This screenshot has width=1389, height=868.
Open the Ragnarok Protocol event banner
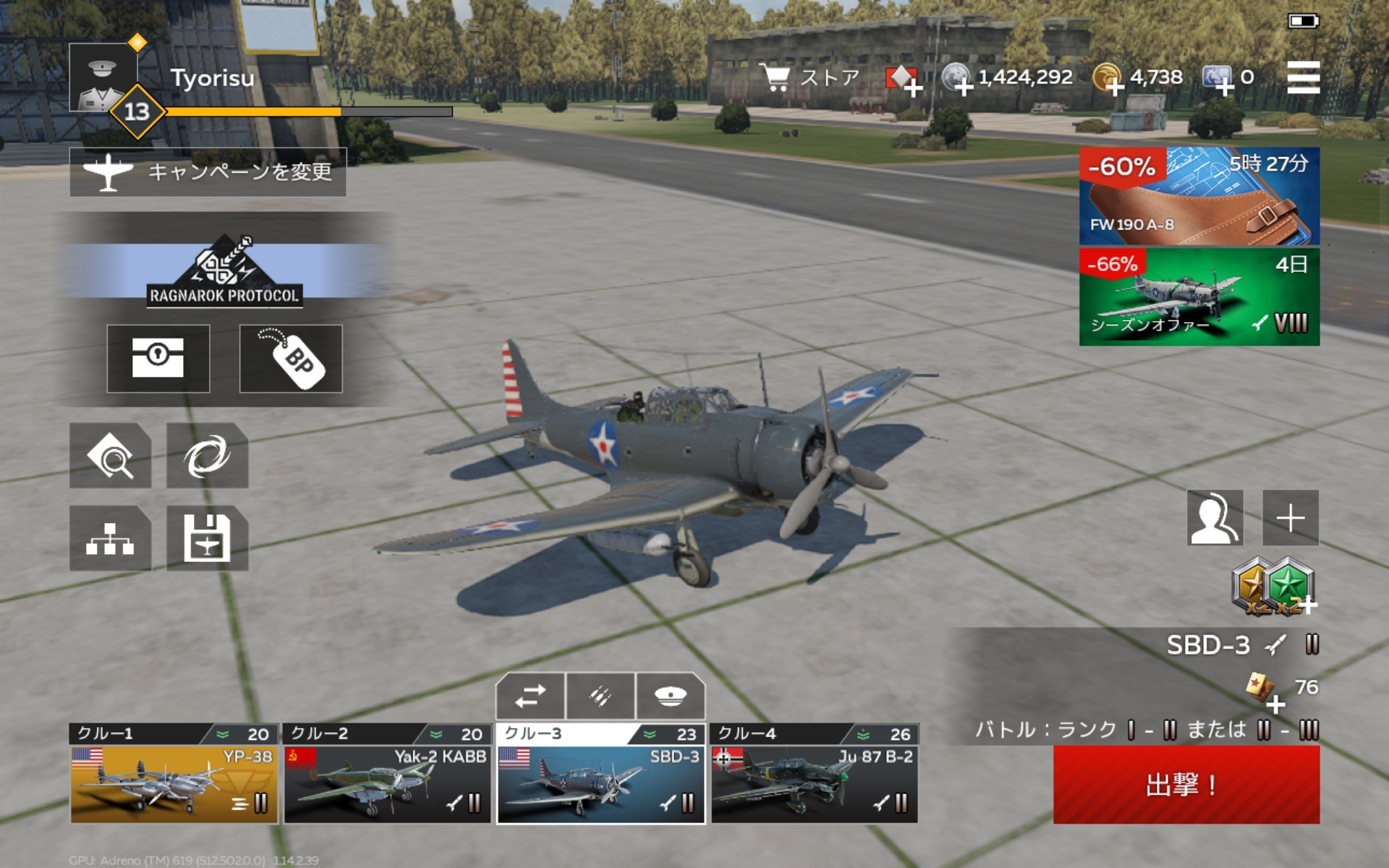click(224, 271)
